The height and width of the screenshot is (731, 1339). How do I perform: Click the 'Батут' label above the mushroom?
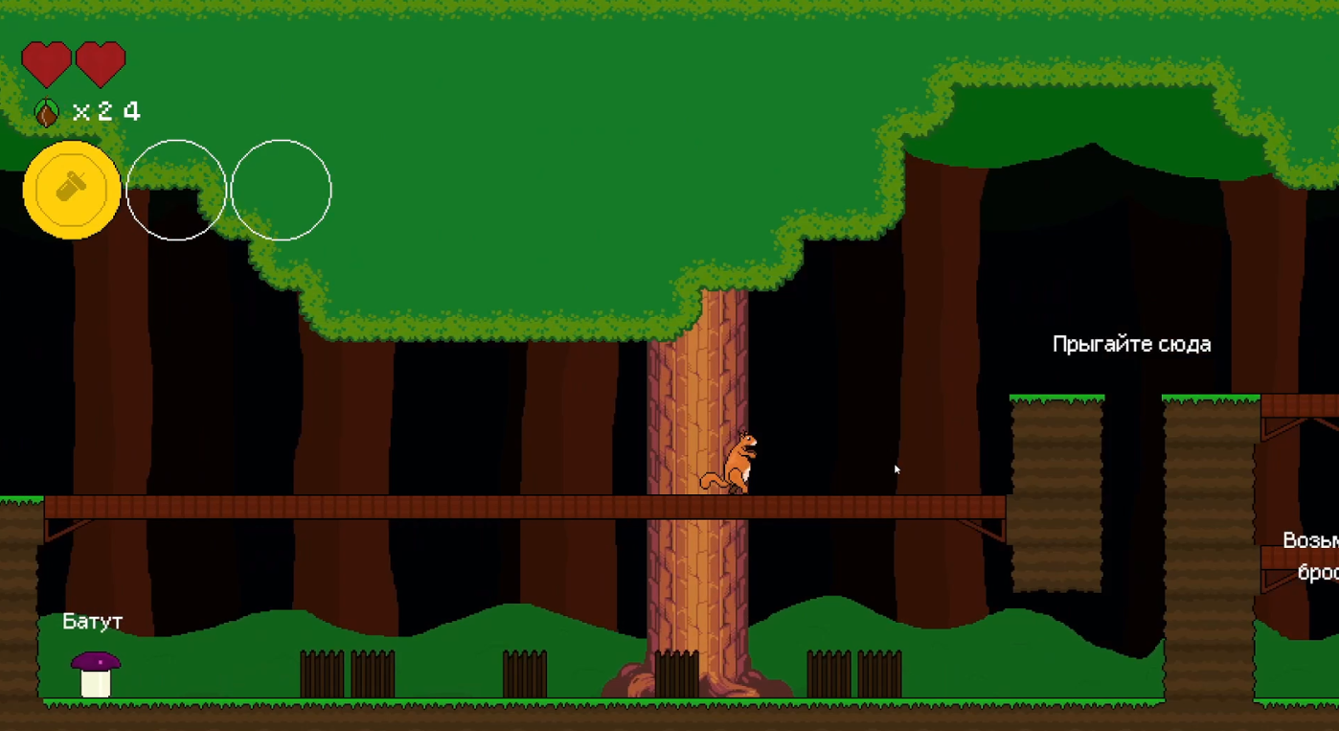92,621
